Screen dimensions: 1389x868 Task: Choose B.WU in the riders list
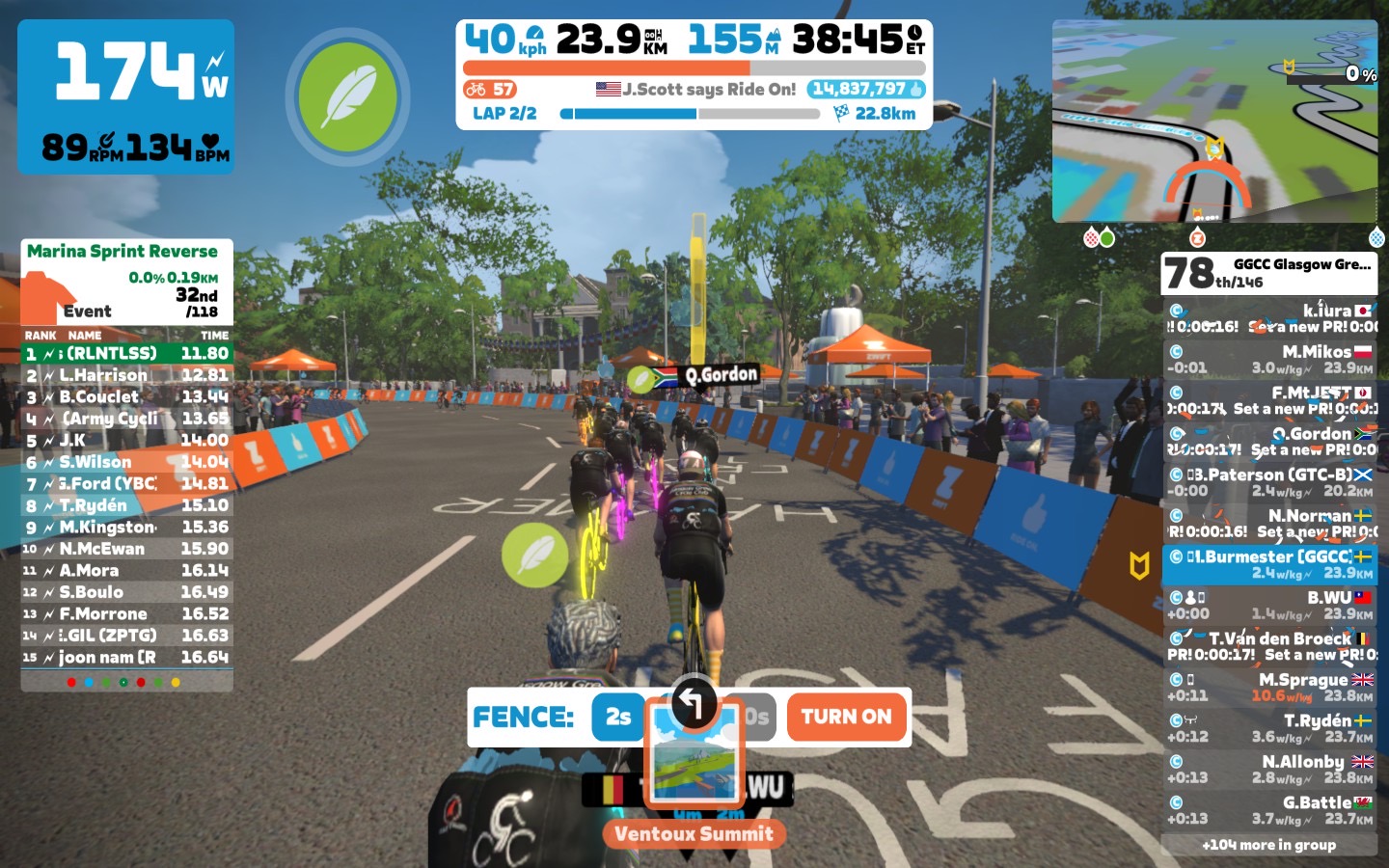tap(1269, 606)
